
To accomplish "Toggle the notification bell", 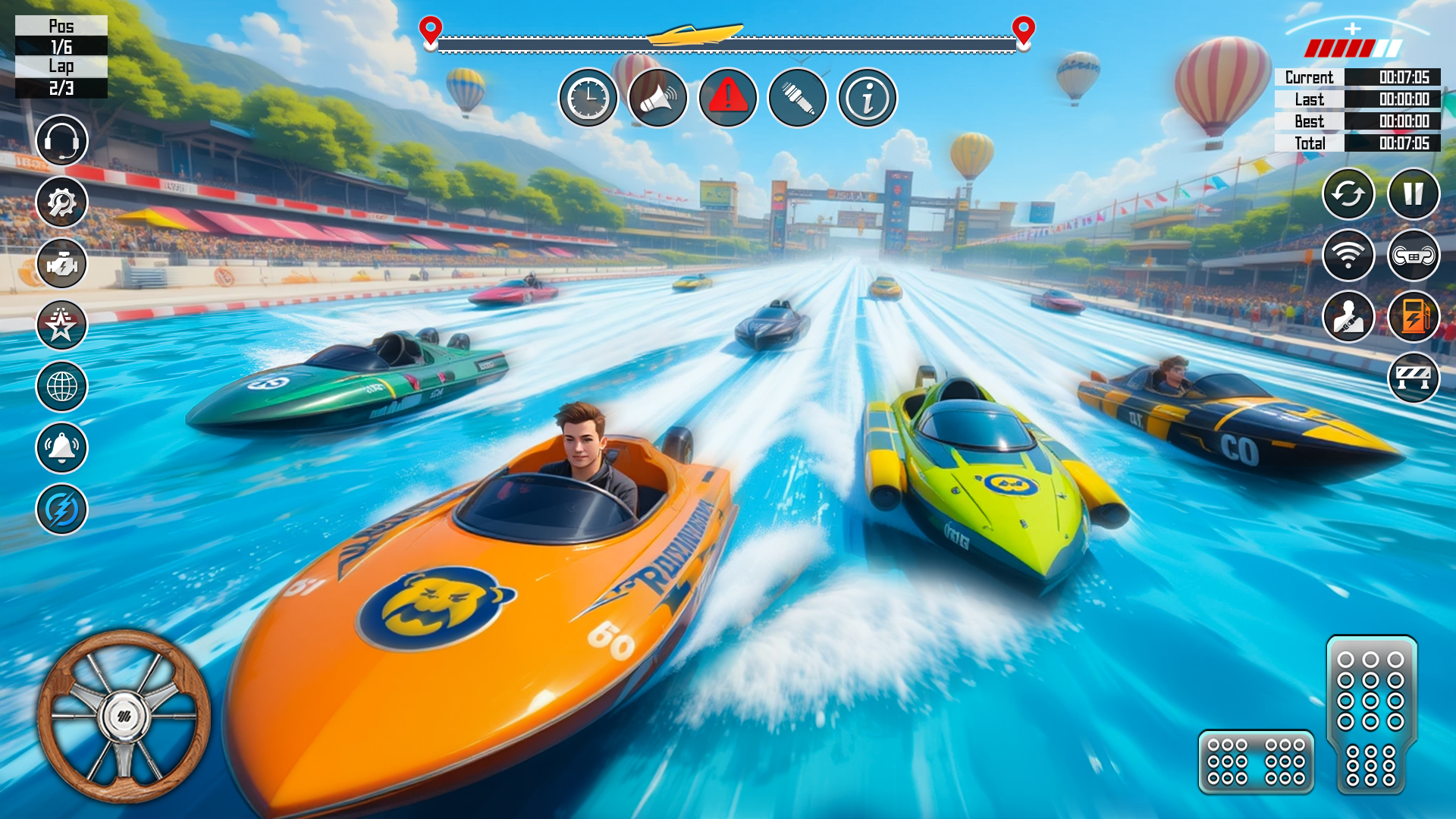I will tap(61, 448).
